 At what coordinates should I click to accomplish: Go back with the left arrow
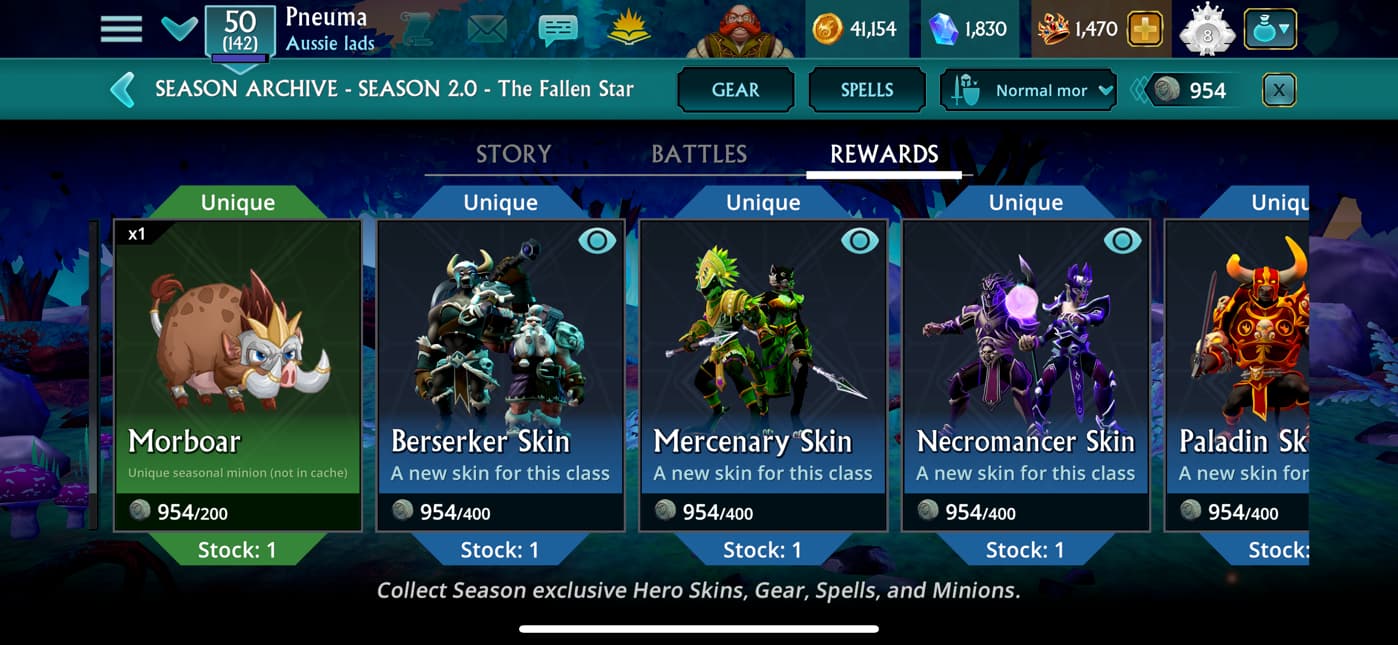click(123, 89)
